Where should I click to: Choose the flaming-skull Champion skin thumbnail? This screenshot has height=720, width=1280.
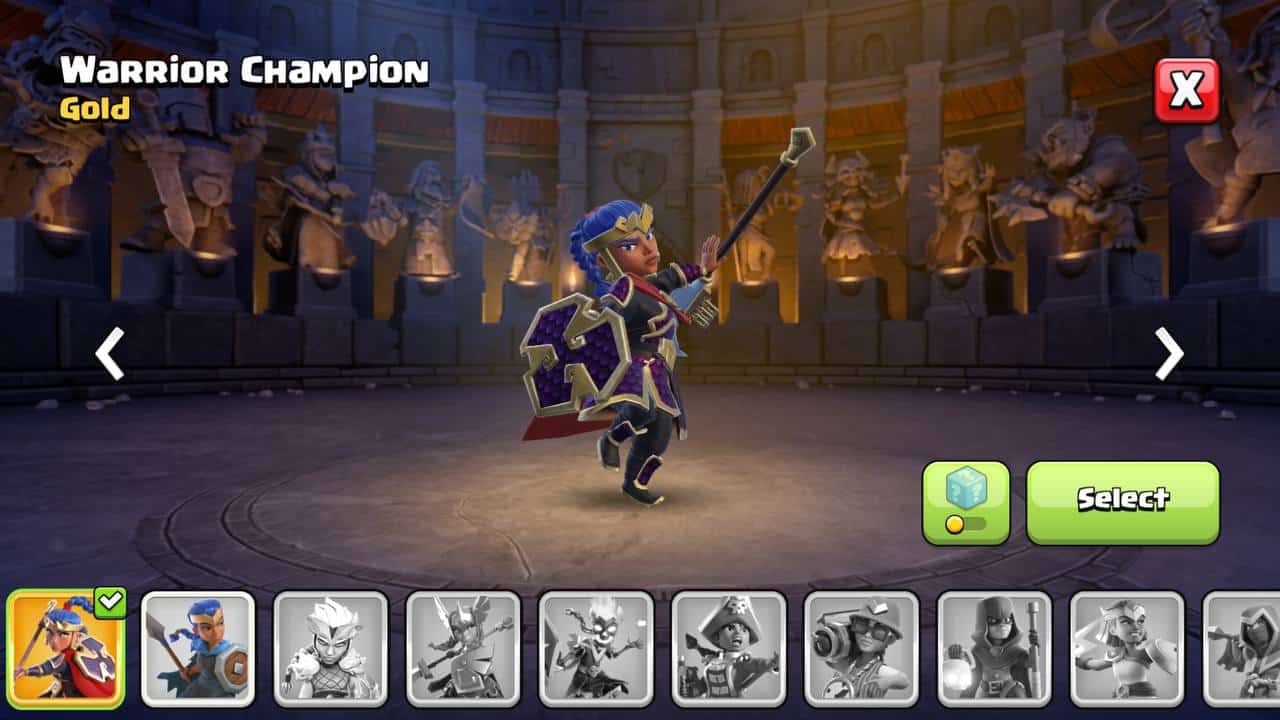point(596,648)
